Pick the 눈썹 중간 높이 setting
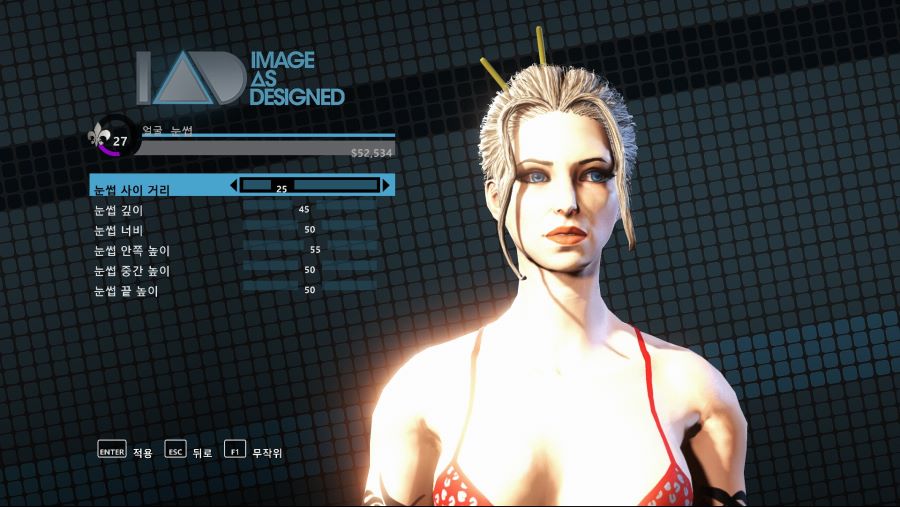900x507 pixels. point(132,270)
